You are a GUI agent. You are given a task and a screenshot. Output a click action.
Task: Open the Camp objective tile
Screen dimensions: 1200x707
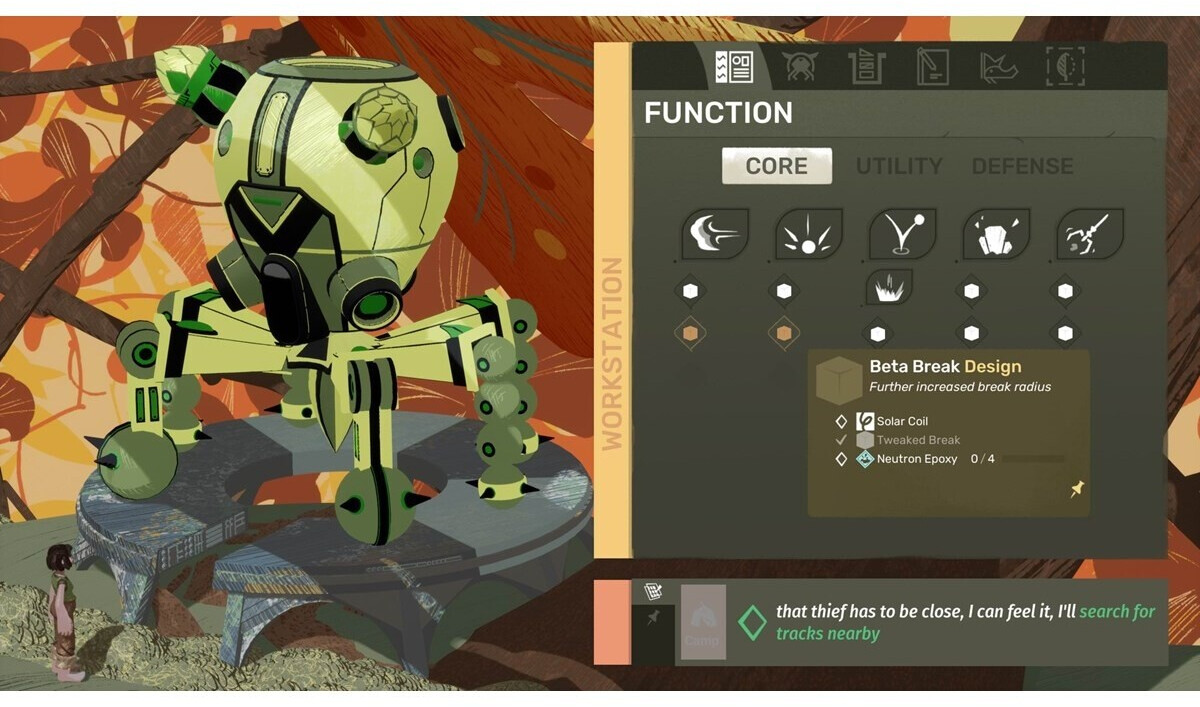coord(703,622)
